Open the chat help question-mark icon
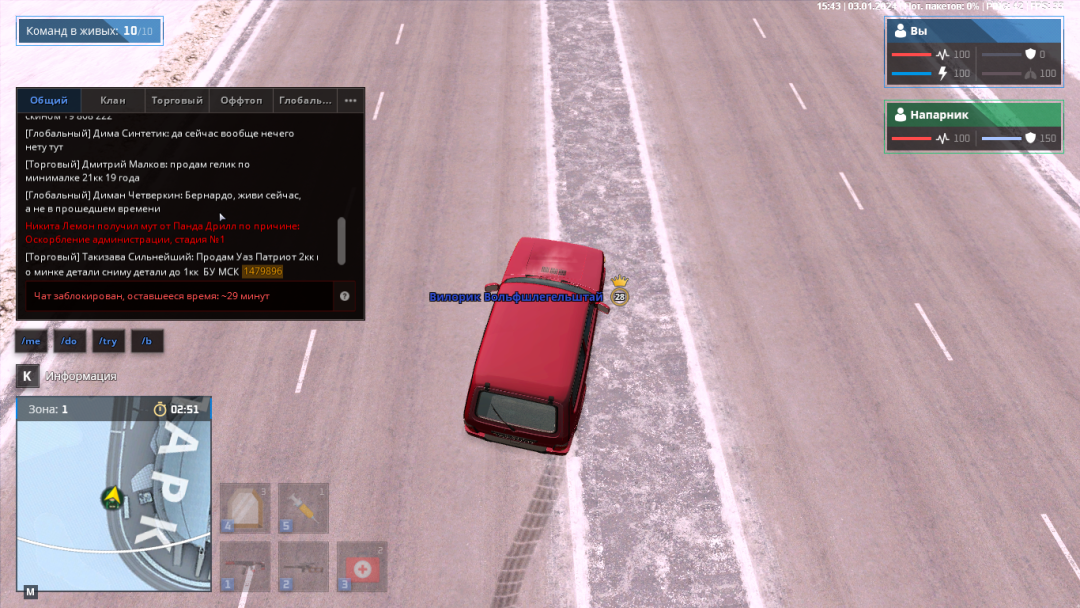Image resolution: width=1080 pixels, height=608 pixels. (x=345, y=296)
